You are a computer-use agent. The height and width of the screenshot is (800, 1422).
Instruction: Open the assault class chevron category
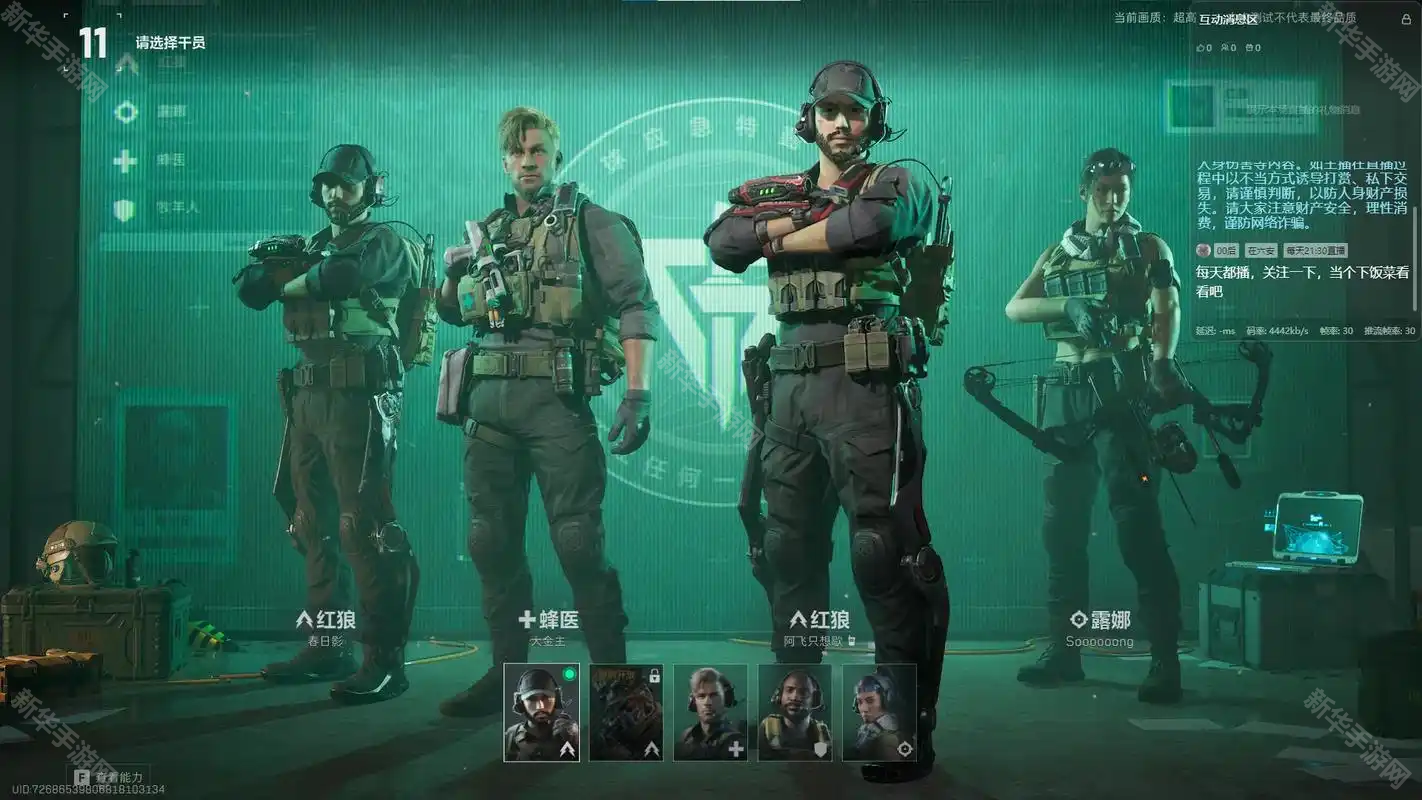pos(126,63)
